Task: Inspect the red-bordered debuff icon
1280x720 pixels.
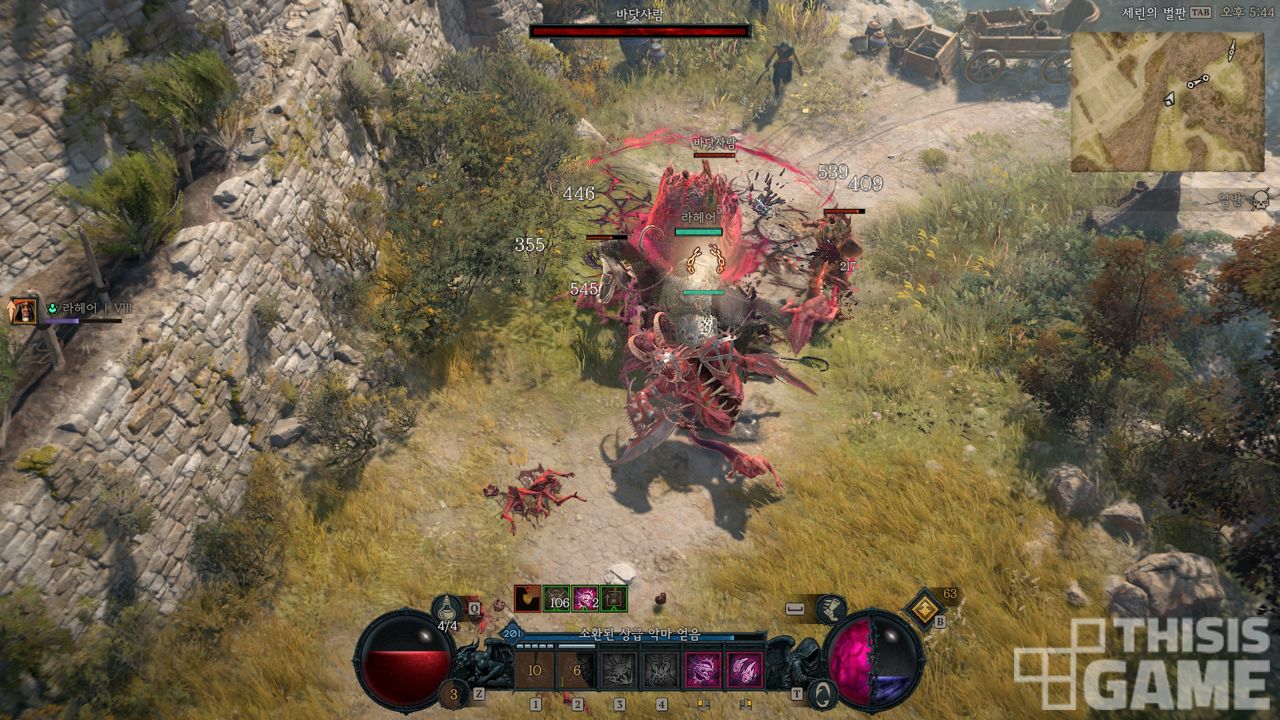Action: (527, 598)
